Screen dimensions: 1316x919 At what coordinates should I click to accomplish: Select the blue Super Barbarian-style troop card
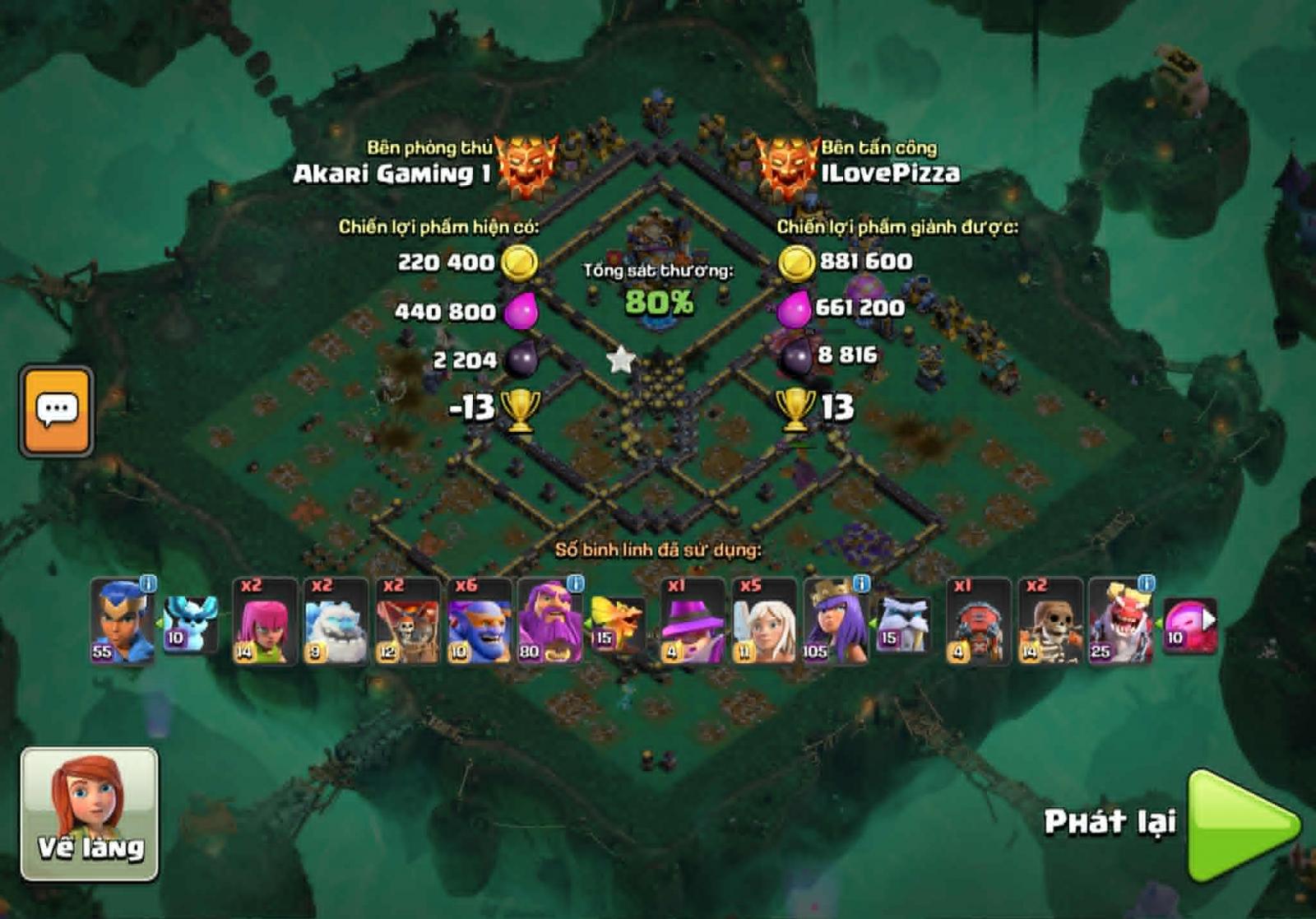(x=479, y=622)
